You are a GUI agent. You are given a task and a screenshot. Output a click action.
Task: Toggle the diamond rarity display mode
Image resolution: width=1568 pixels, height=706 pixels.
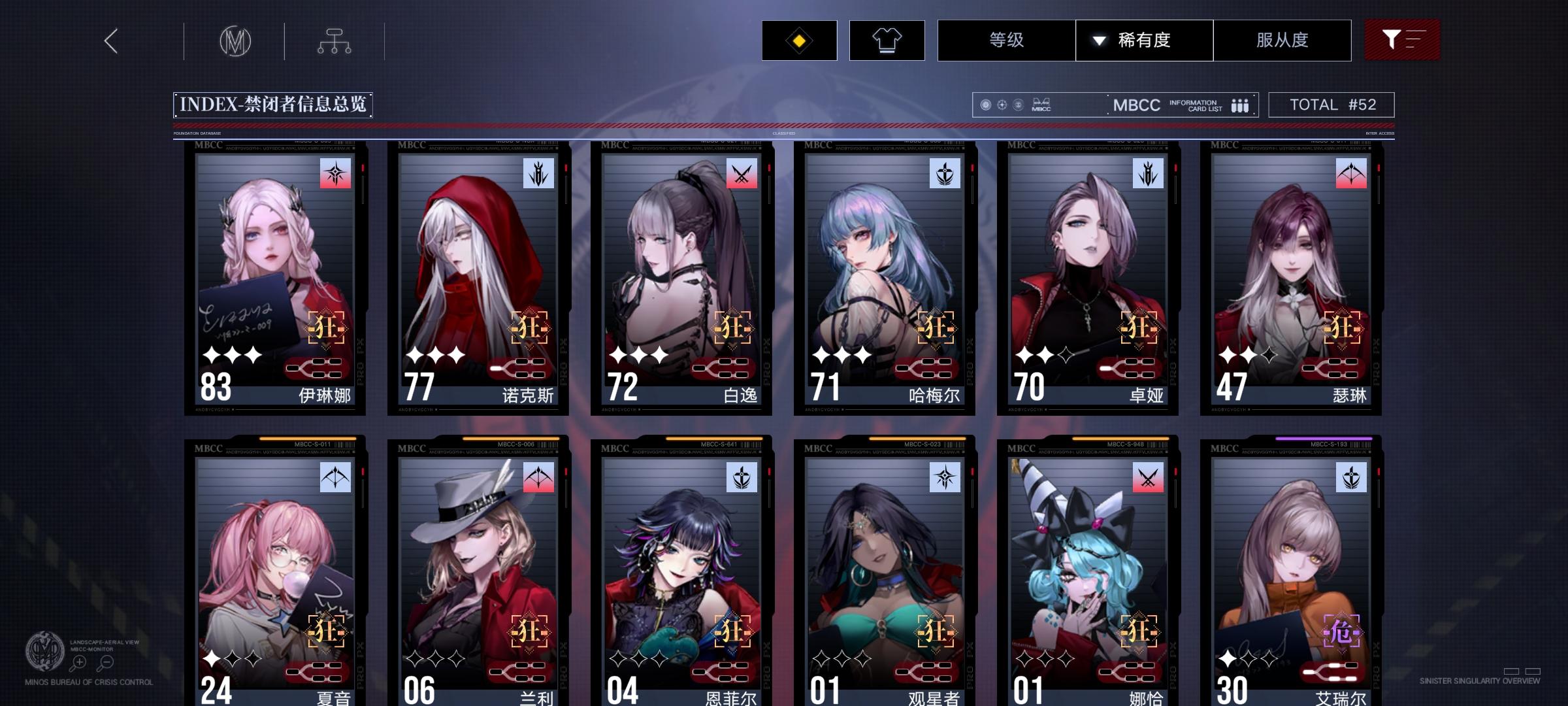(798, 40)
